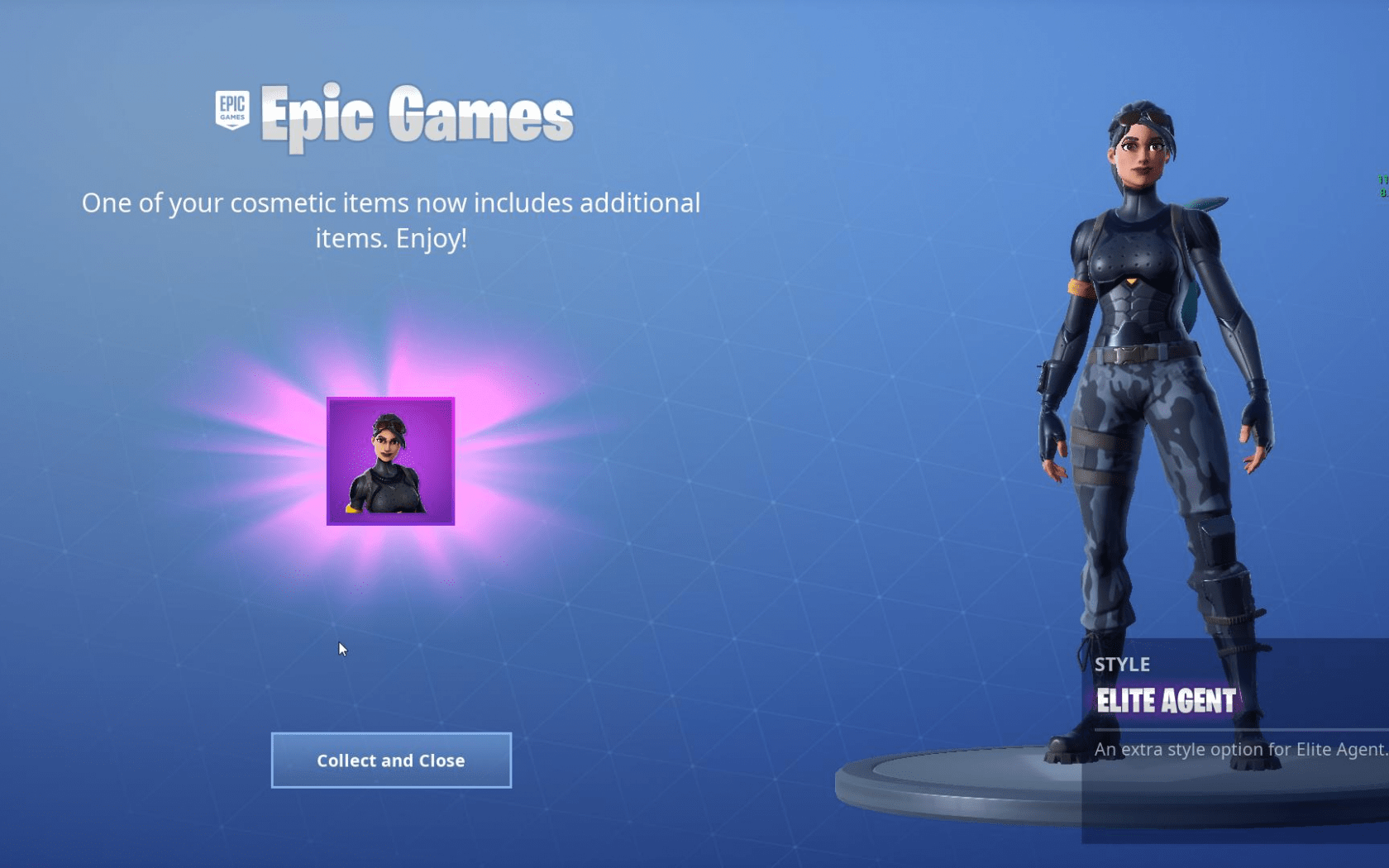The image size is (1389, 868).
Task: Click the Epic Games title text link
Action: click(x=413, y=114)
